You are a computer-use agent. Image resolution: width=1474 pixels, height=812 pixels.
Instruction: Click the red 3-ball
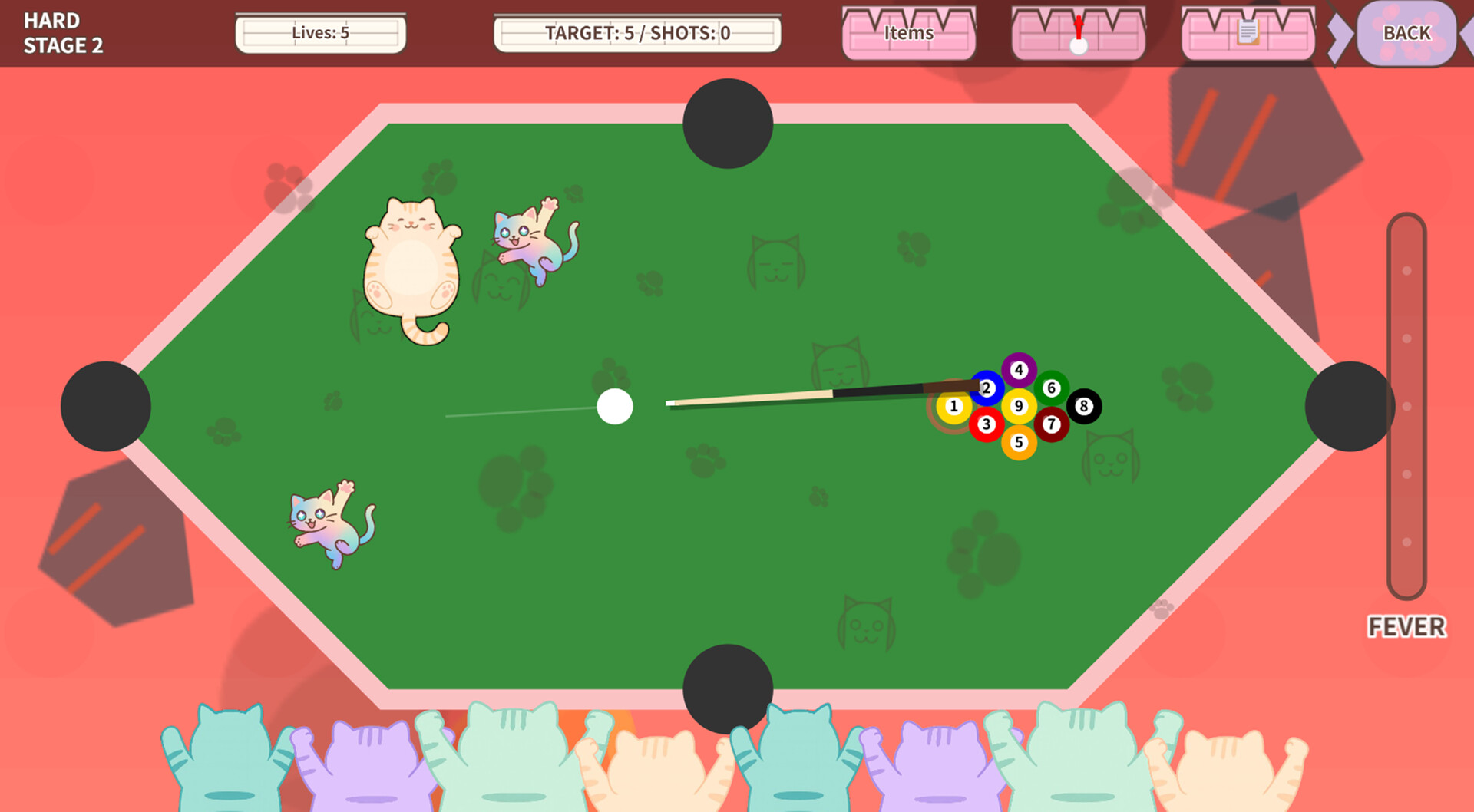click(985, 424)
